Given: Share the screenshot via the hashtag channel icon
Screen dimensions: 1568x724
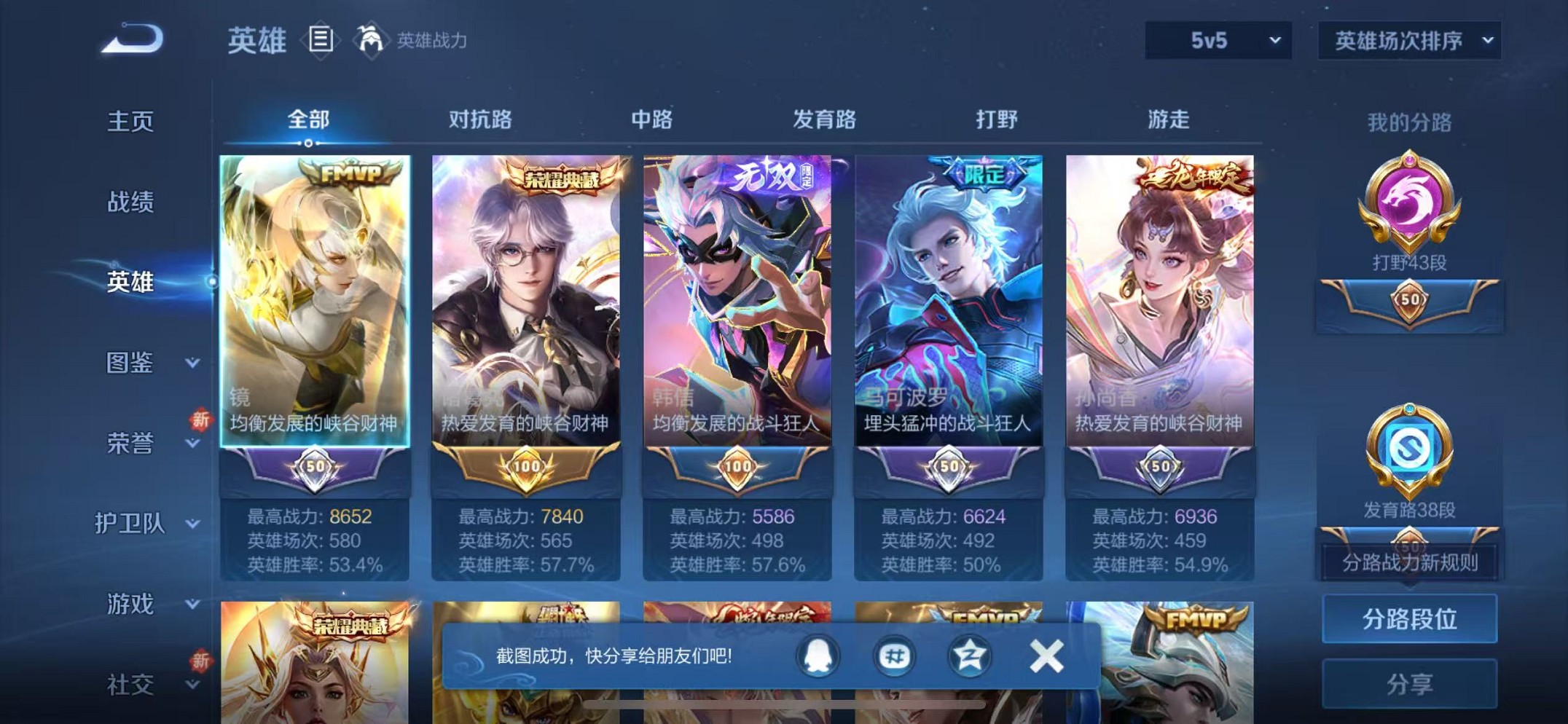Looking at the screenshot, I should 896,656.
